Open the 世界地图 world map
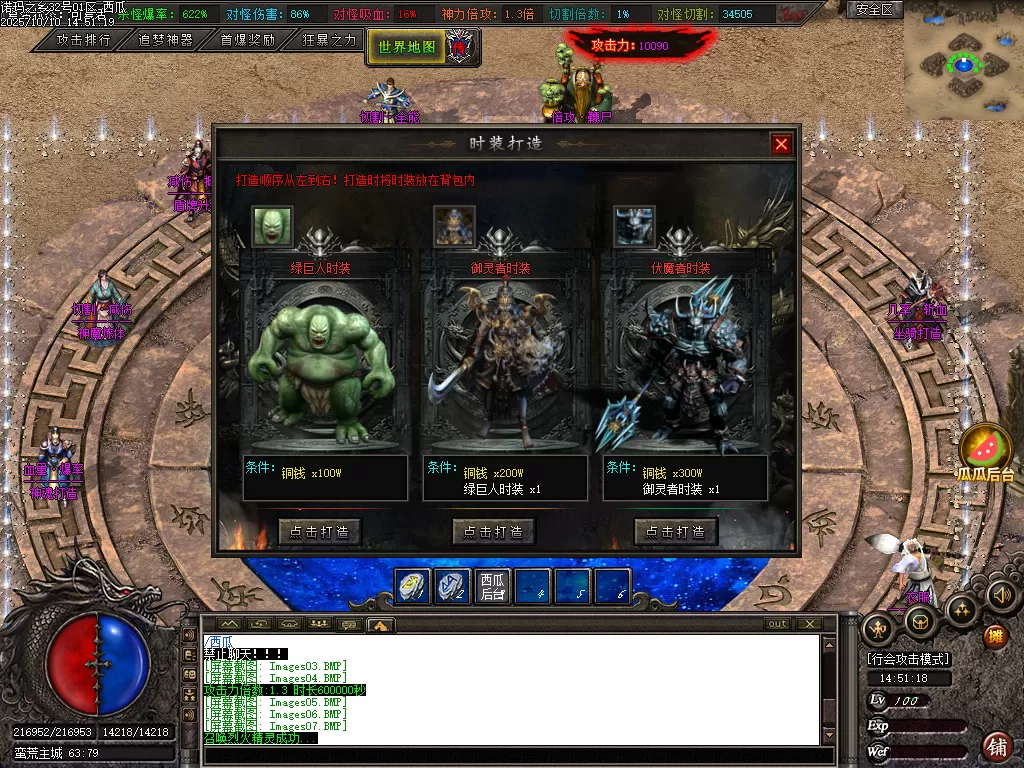This screenshot has height=768, width=1024. (x=407, y=47)
